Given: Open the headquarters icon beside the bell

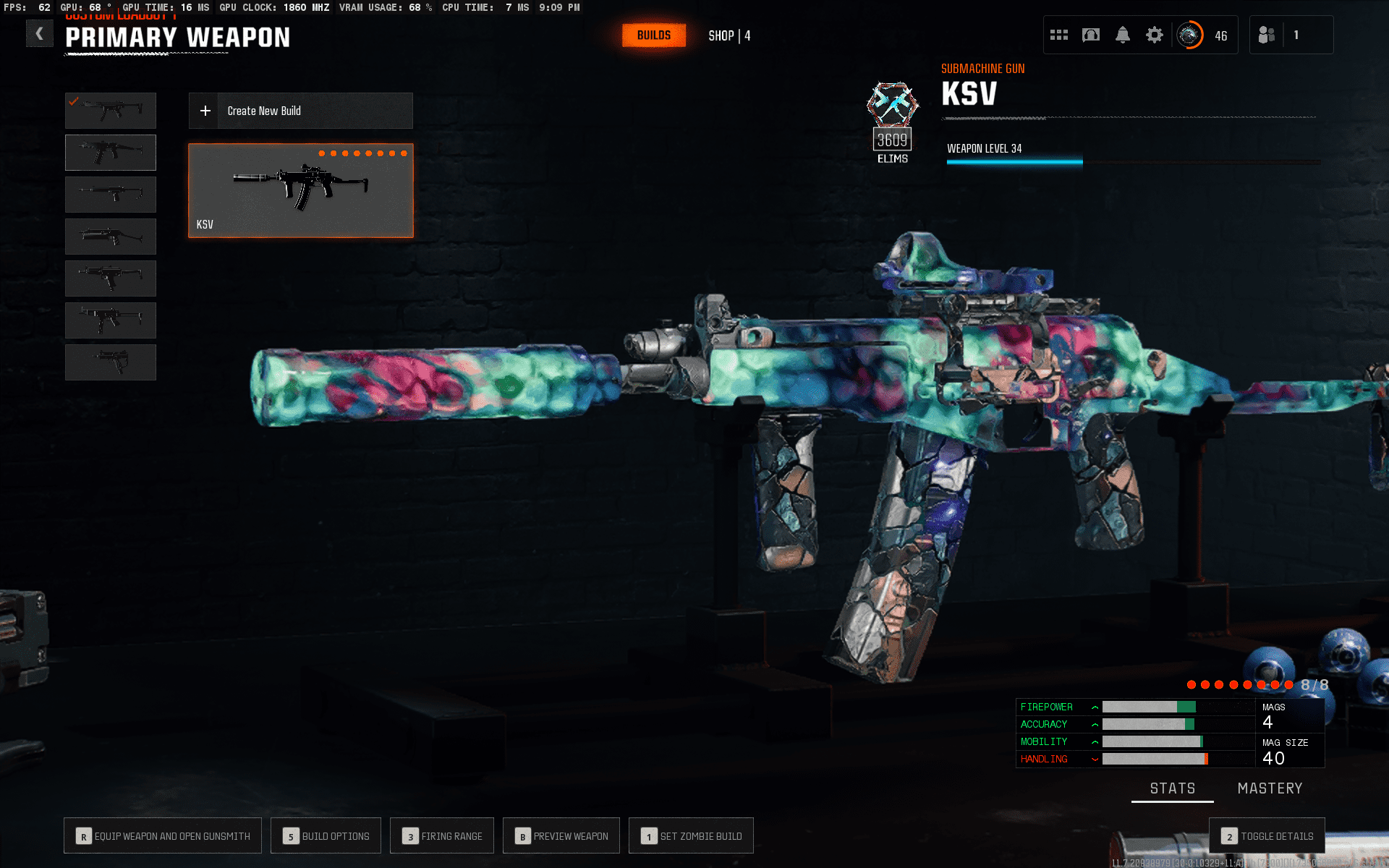Looking at the screenshot, I should 1090,35.
